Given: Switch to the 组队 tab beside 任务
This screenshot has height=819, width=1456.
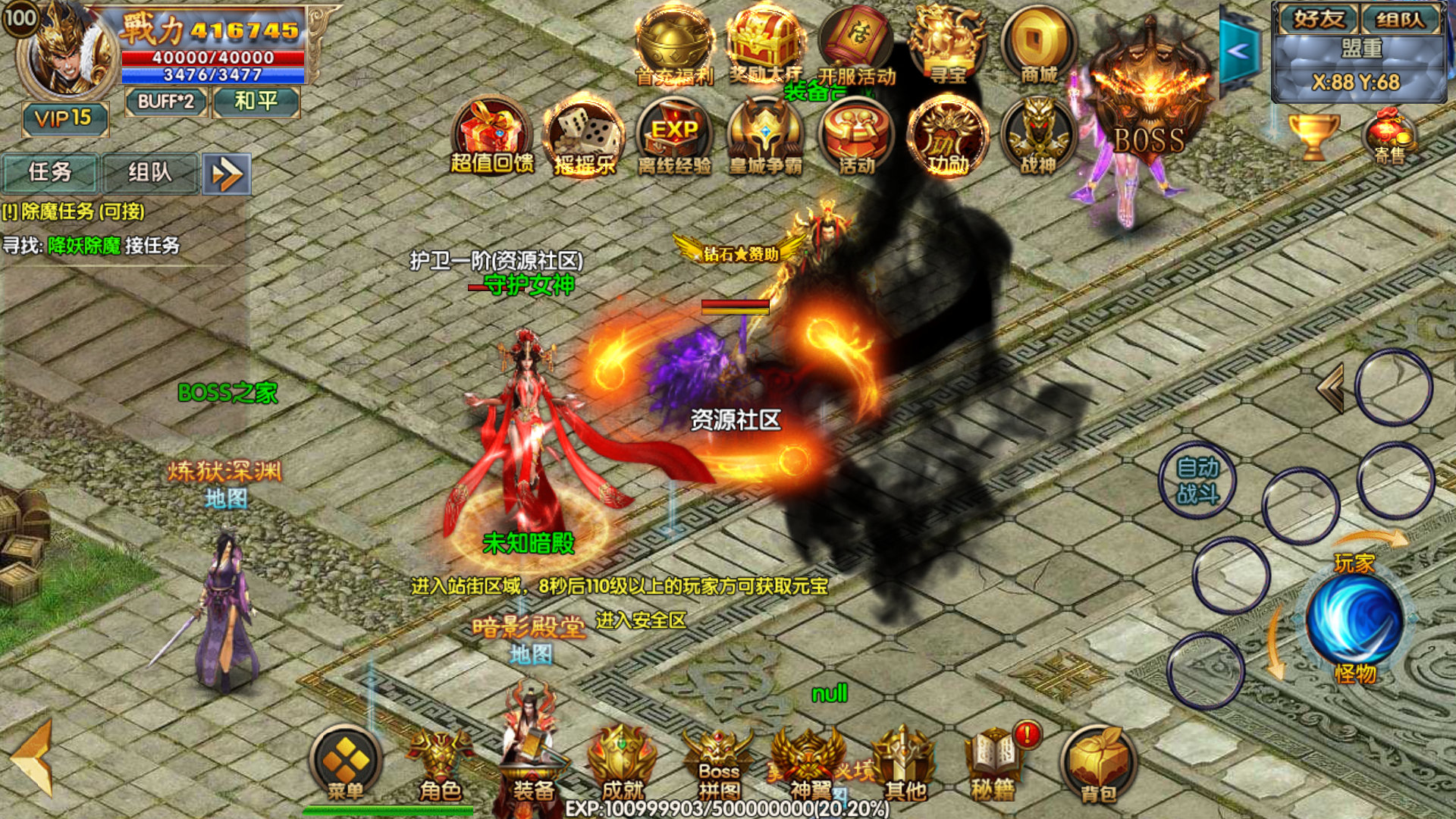Looking at the screenshot, I should 150,173.
